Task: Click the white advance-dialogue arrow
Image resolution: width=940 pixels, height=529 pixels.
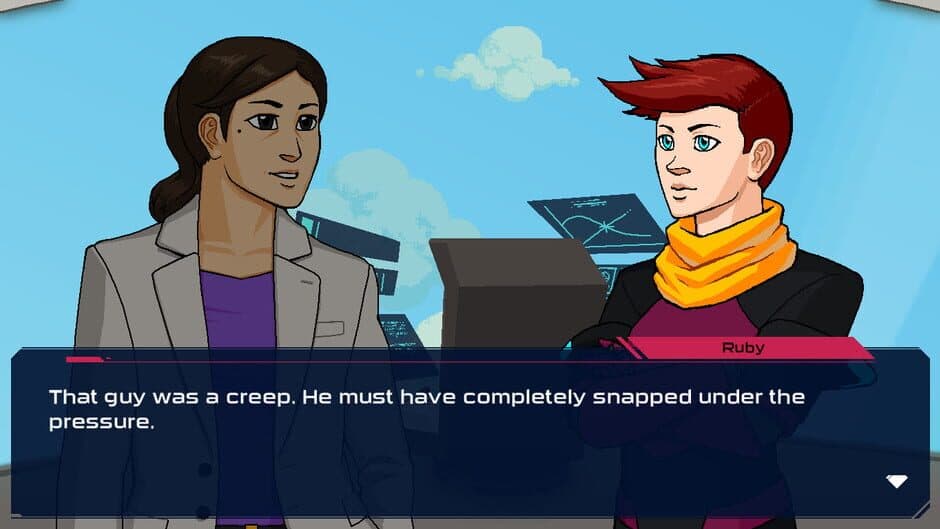Action: [x=897, y=481]
